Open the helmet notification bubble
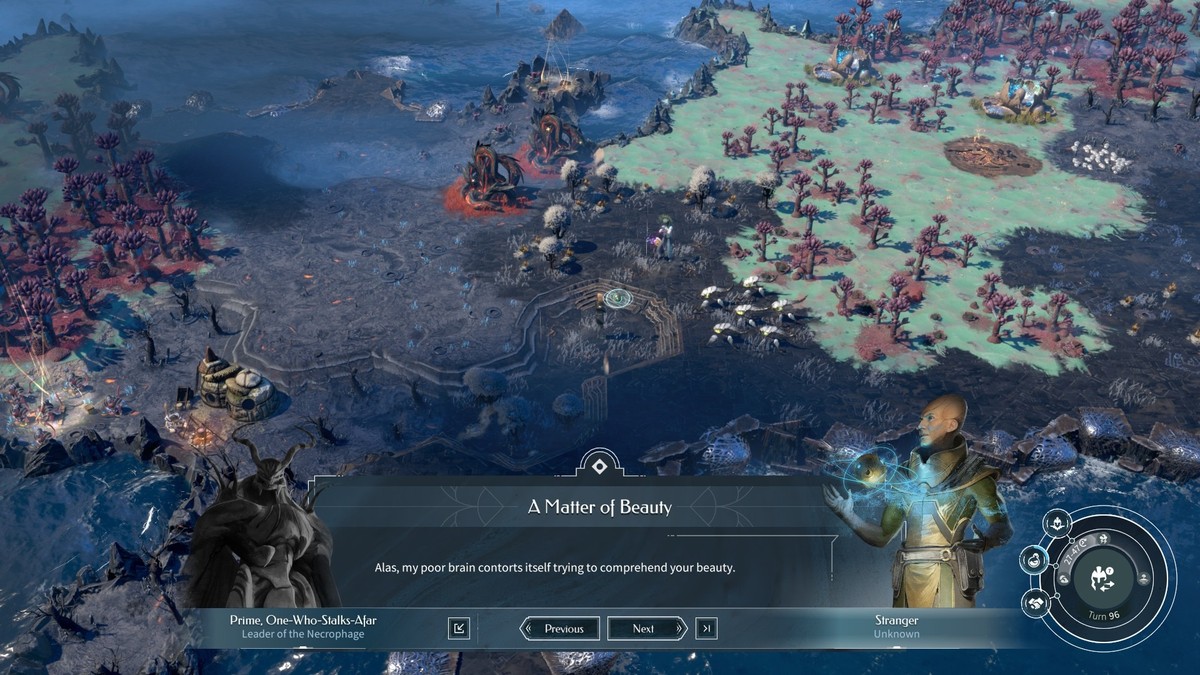The image size is (1200, 675). tap(1057, 523)
